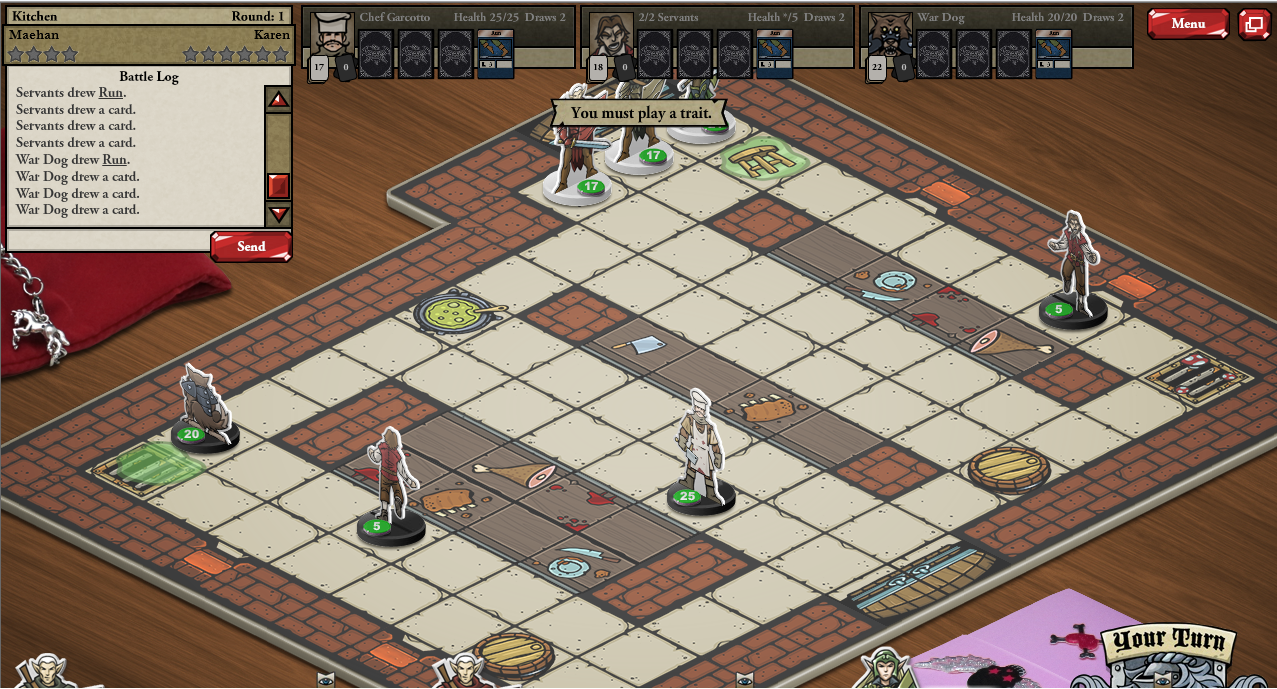The width and height of the screenshot is (1277, 689).
Task: Open the red Menu button
Action: click(x=1187, y=24)
